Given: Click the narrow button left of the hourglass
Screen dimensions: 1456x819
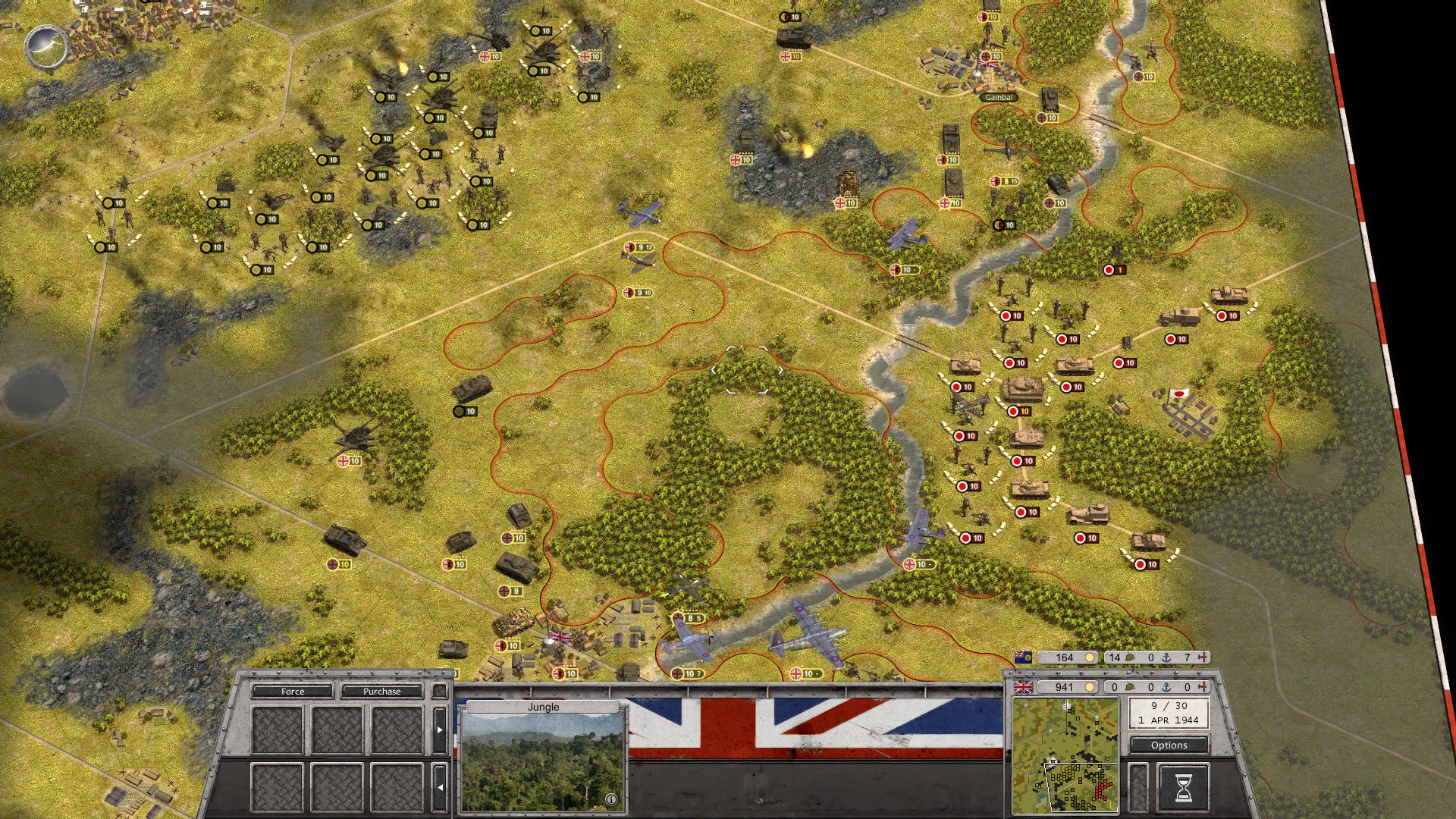Looking at the screenshot, I should click(1137, 788).
